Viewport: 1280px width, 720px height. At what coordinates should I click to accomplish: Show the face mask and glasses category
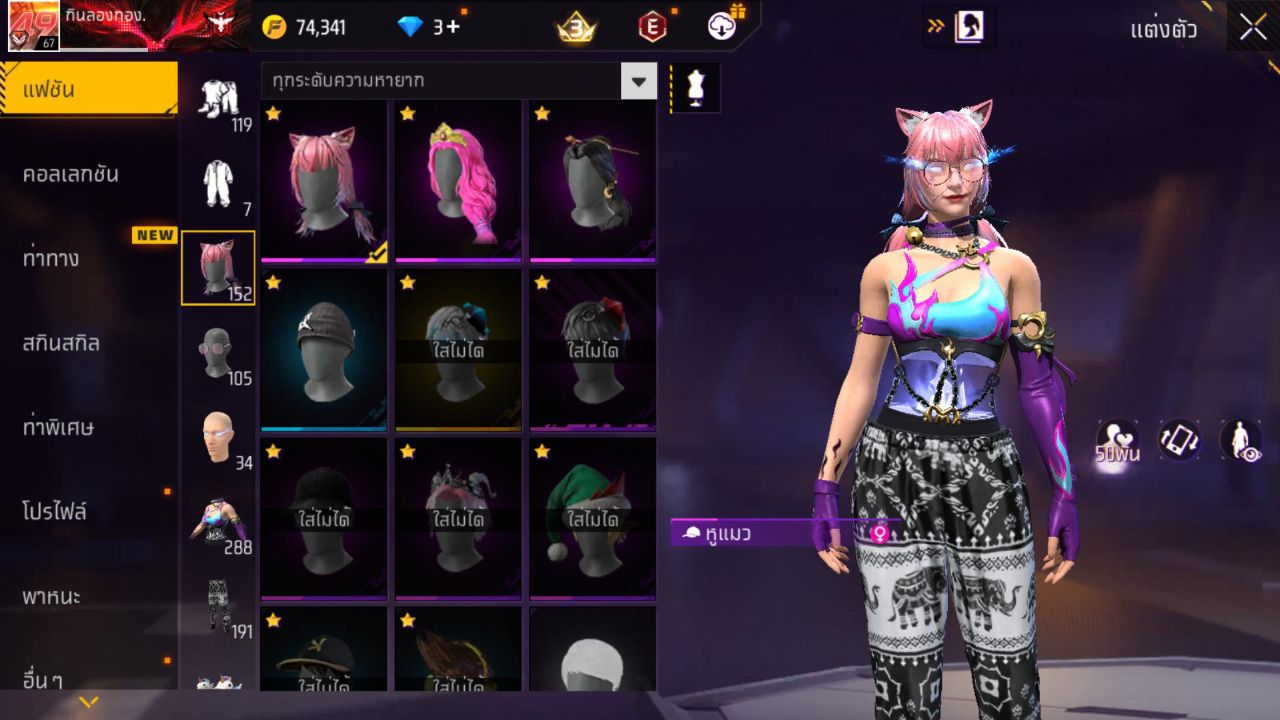(218, 352)
